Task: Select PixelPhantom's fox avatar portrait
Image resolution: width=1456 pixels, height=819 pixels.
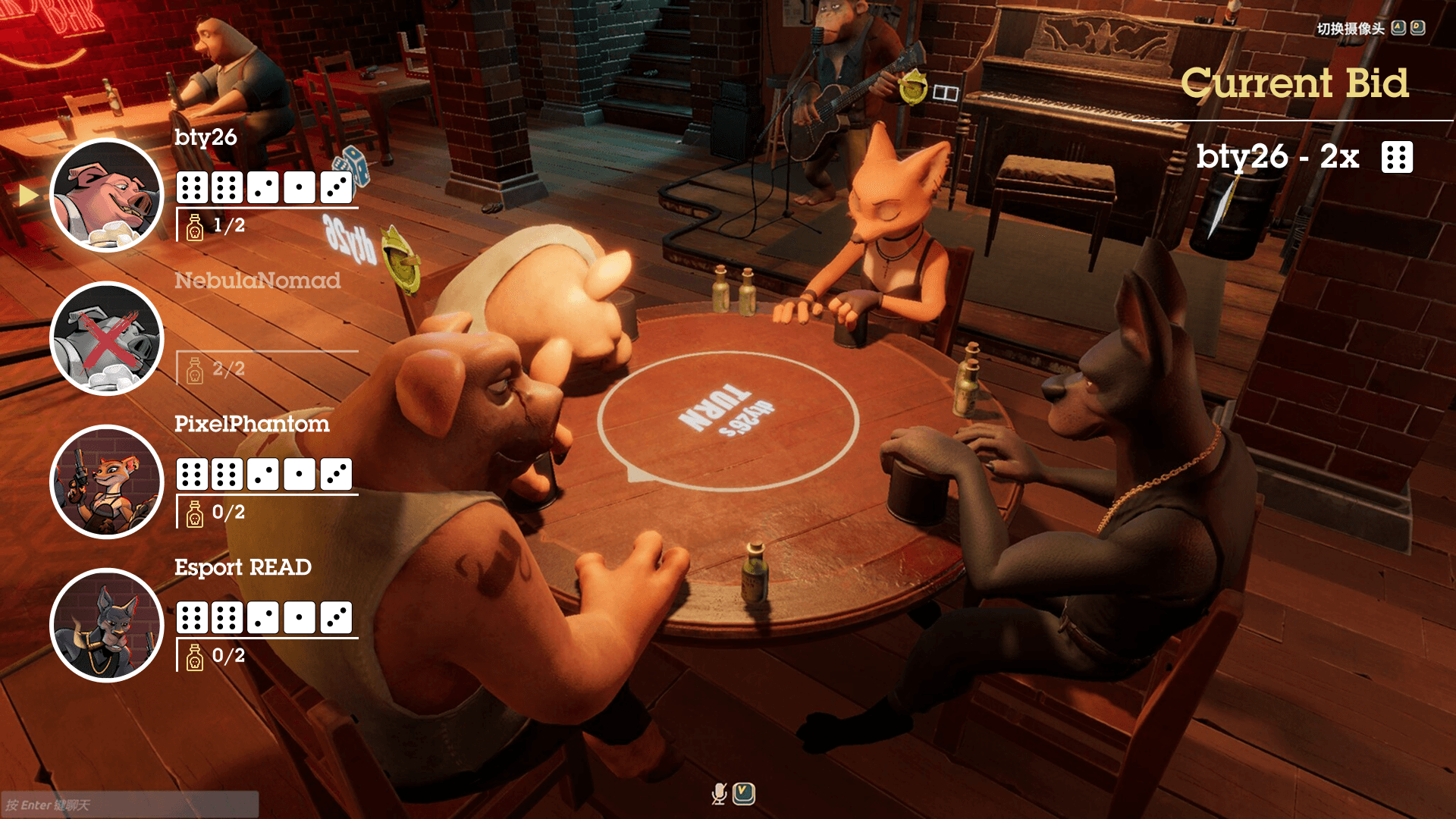Action: [107, 482]
